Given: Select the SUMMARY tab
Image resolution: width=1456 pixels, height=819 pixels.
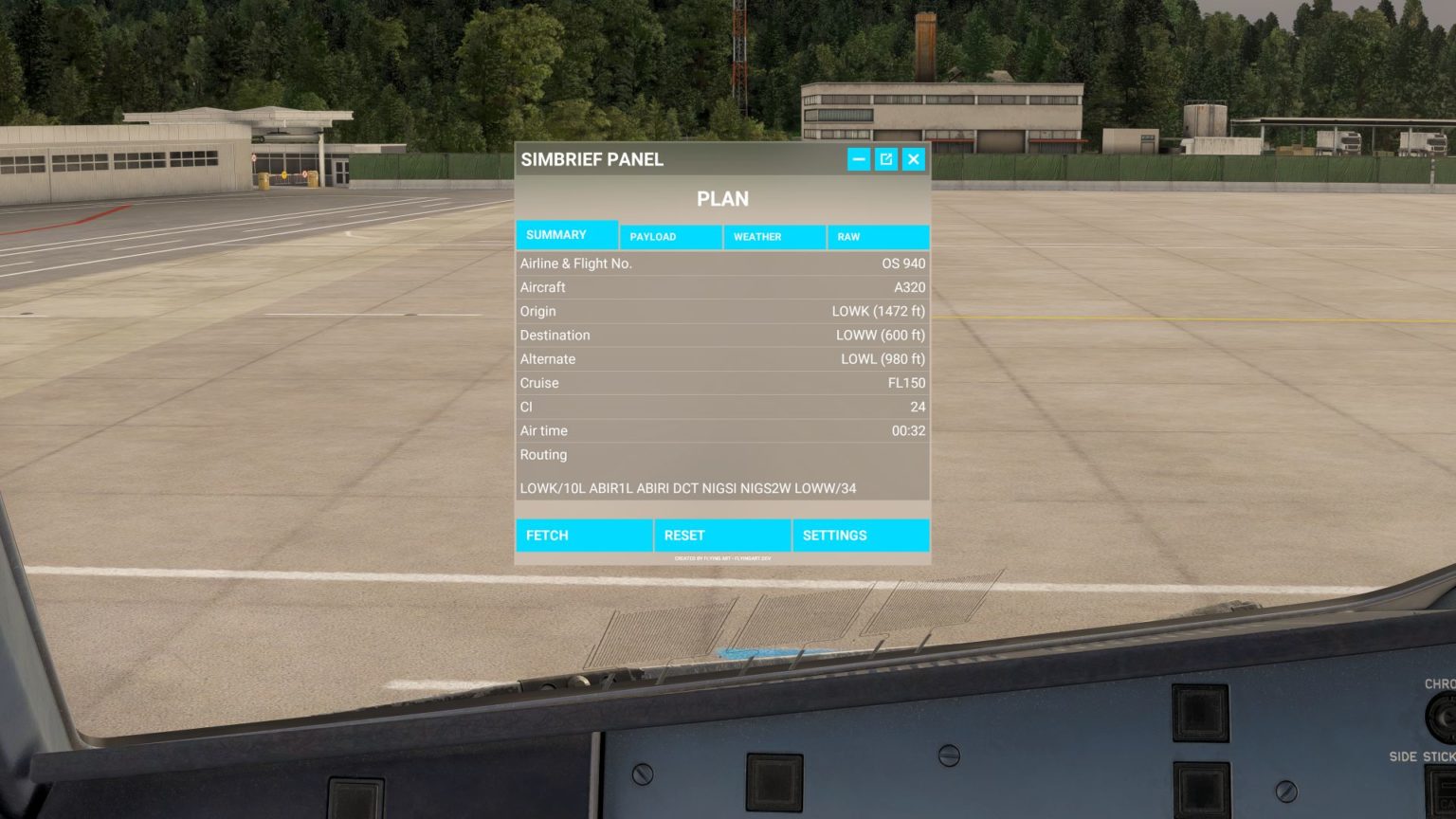Looking at the screenshot, I should (x=566, y=234).
